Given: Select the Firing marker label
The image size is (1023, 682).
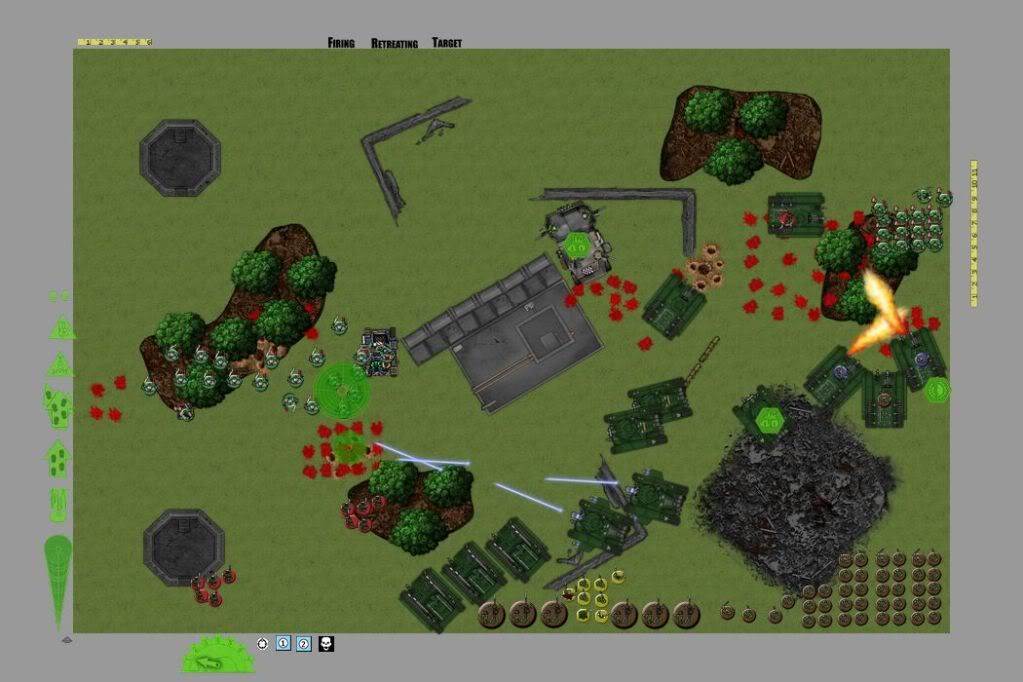Looking at the screenshot, I should (341, 43).
